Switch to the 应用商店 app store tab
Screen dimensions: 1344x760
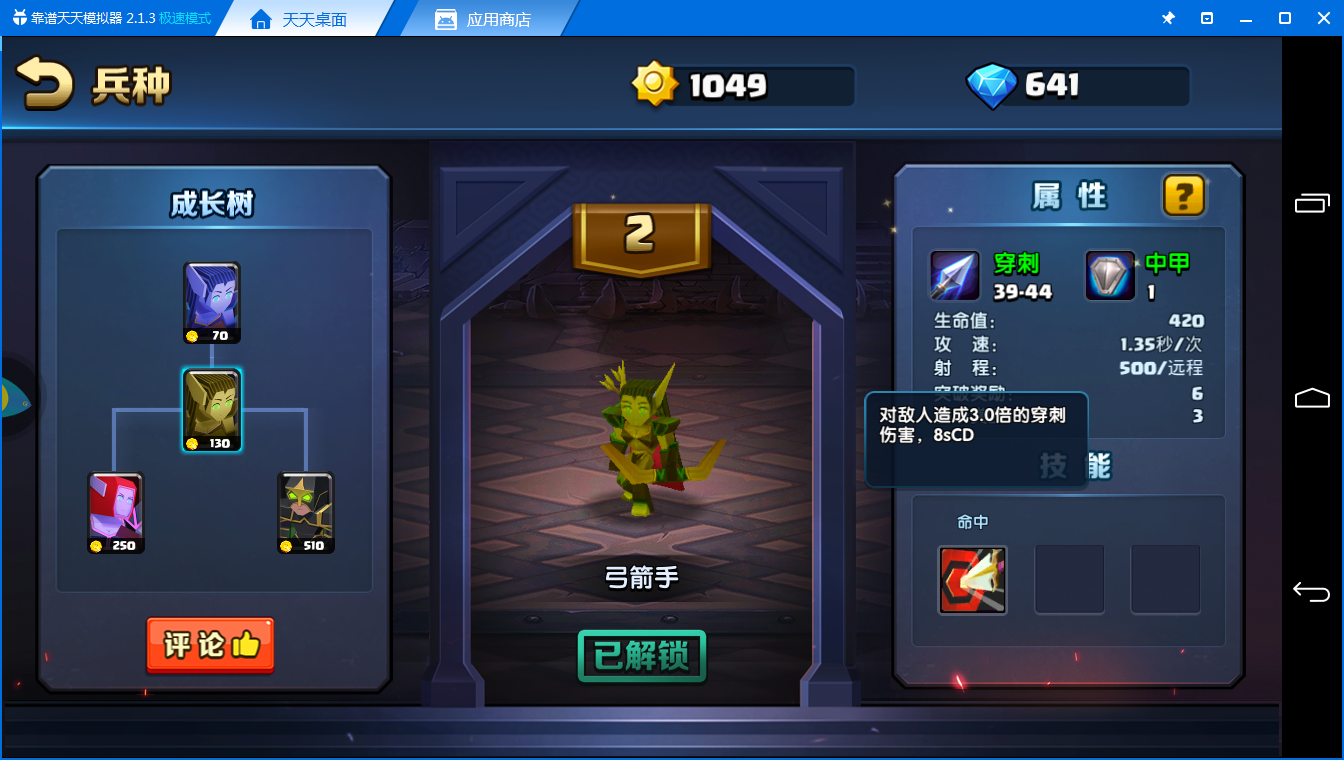(498, 19)
